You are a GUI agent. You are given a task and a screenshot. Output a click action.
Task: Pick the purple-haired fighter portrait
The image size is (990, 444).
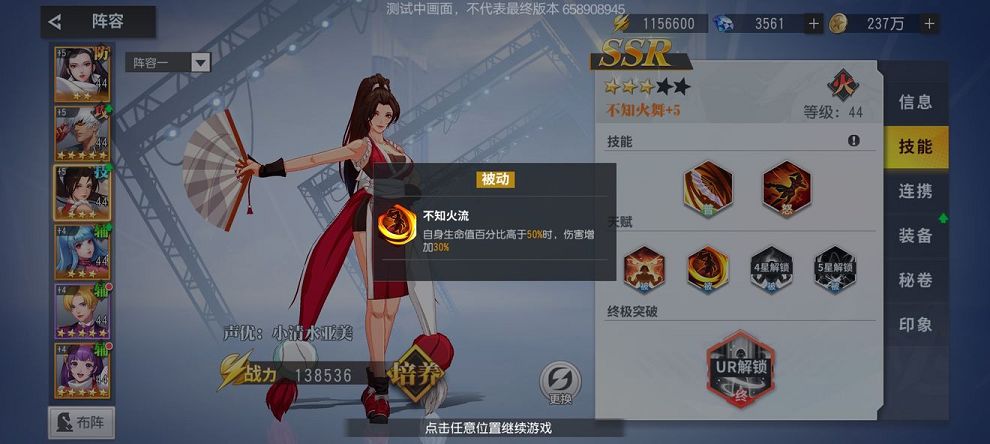pyautogui.click(x=81, y=370)
